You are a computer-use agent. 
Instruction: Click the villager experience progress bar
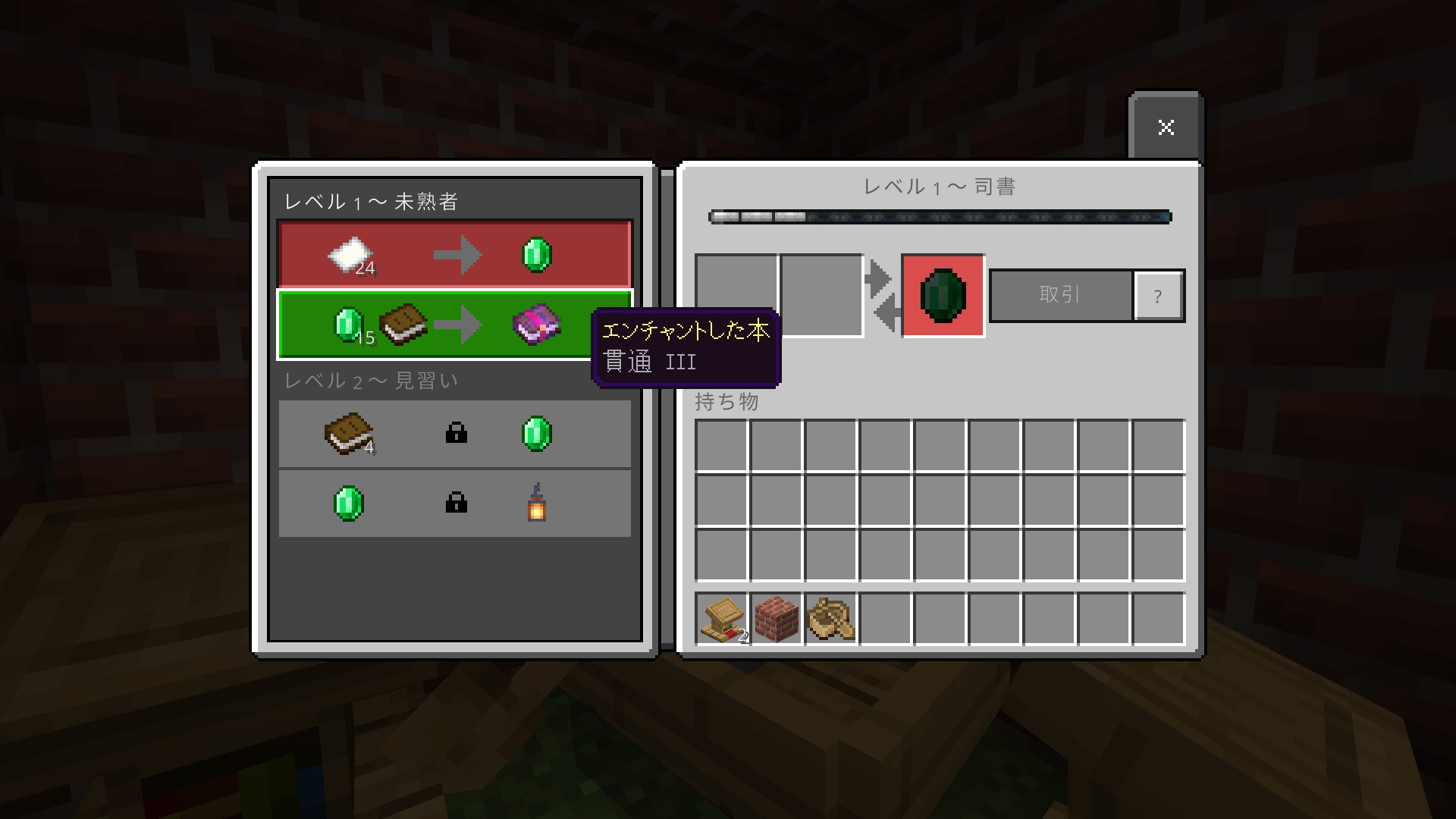pyautogui.click(x=940, y=217)
